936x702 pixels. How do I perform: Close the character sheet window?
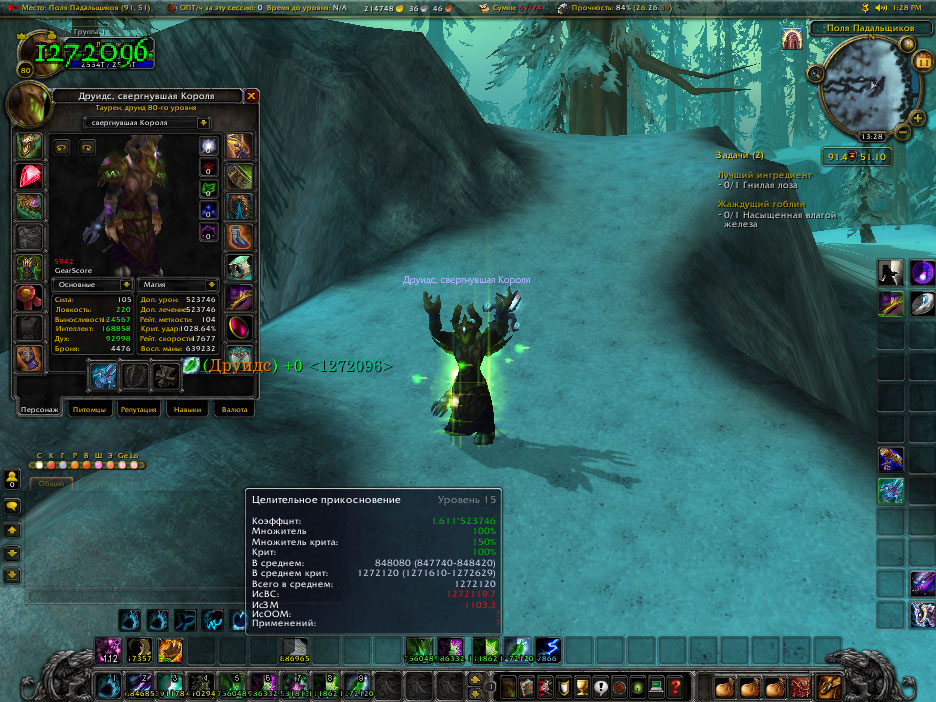252,96
